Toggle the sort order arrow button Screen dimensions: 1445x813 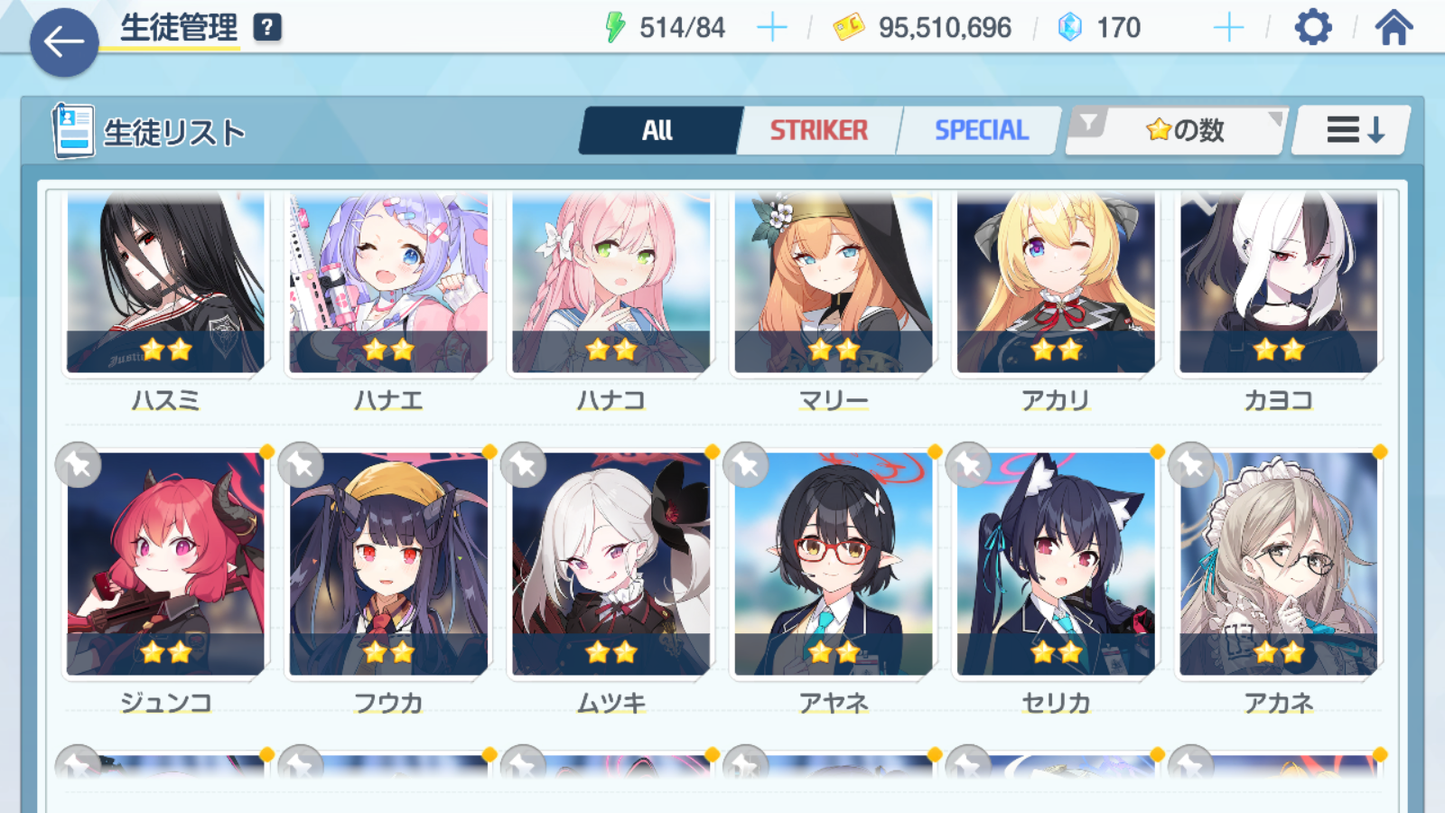point(1353,130)
